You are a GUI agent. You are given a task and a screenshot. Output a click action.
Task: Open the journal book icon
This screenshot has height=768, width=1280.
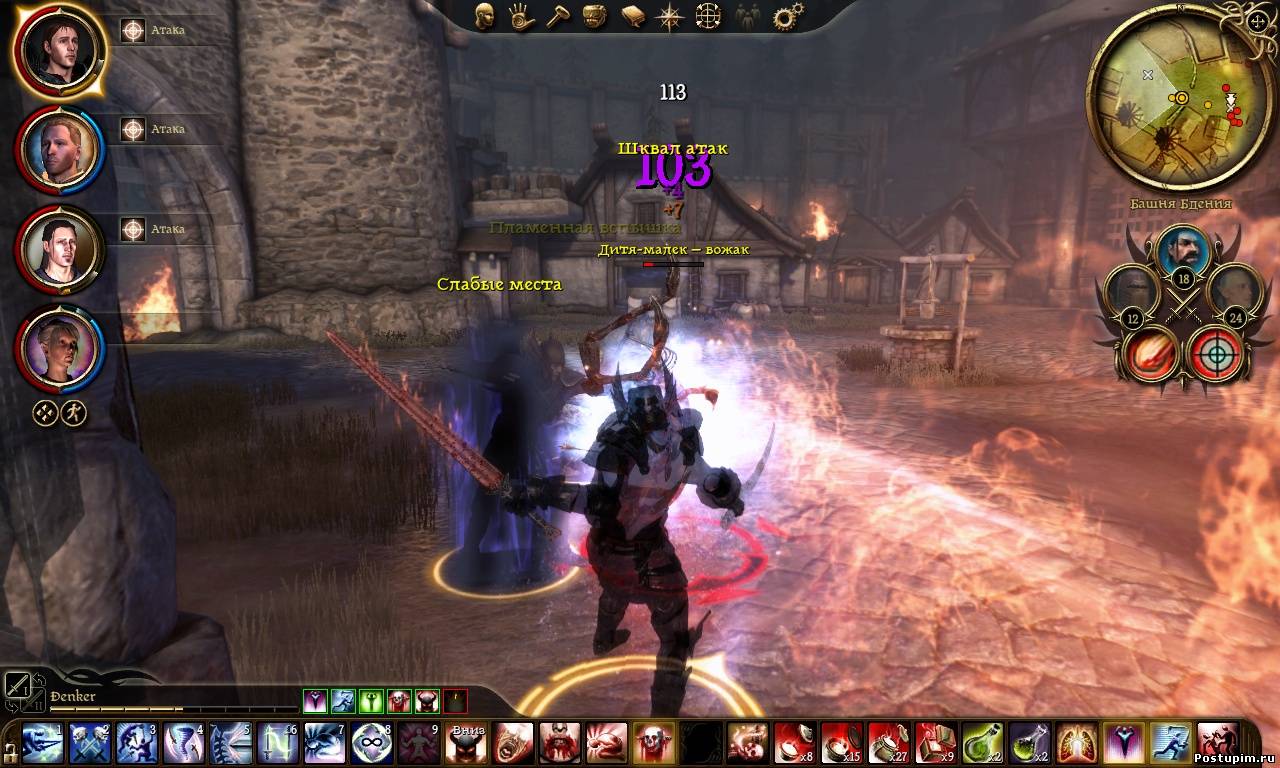(633, 16)
